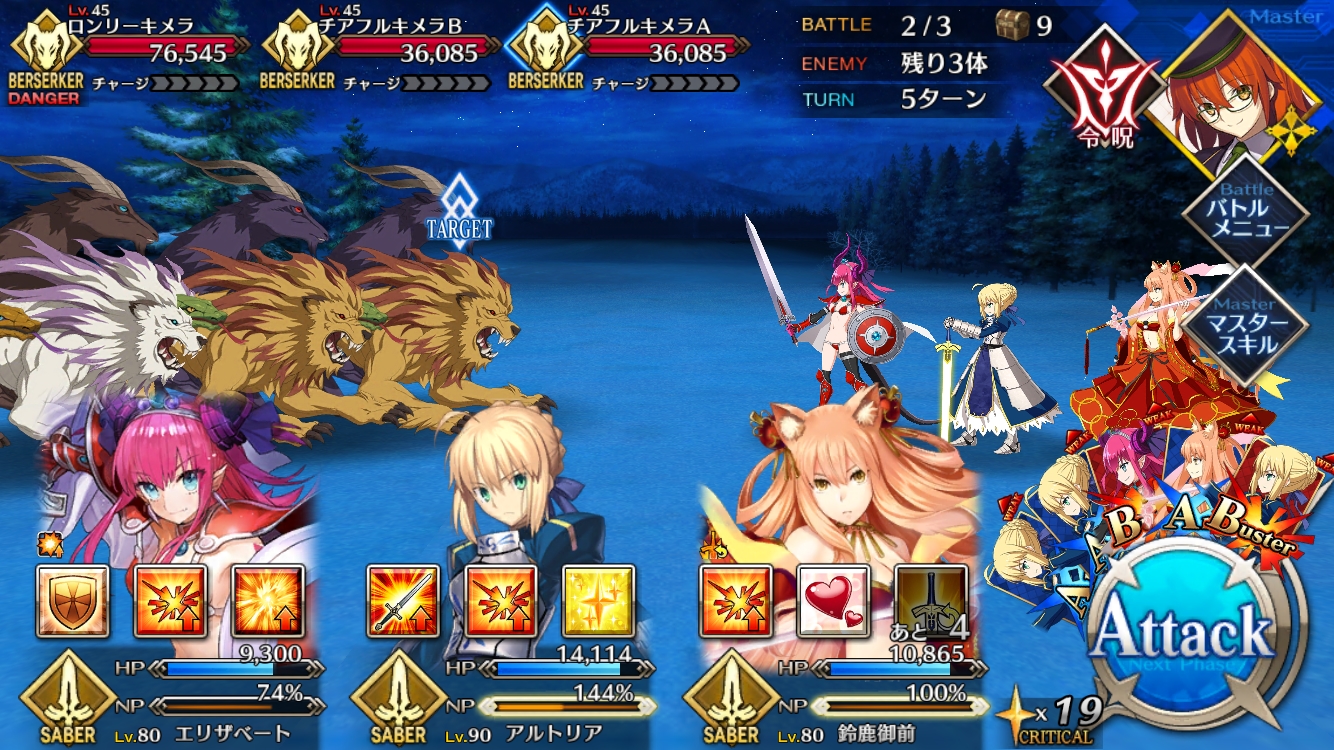1334x750 pixels.
Task: Trigger Elisabeth's fiery explosion skill
Action: click(268, 602)
